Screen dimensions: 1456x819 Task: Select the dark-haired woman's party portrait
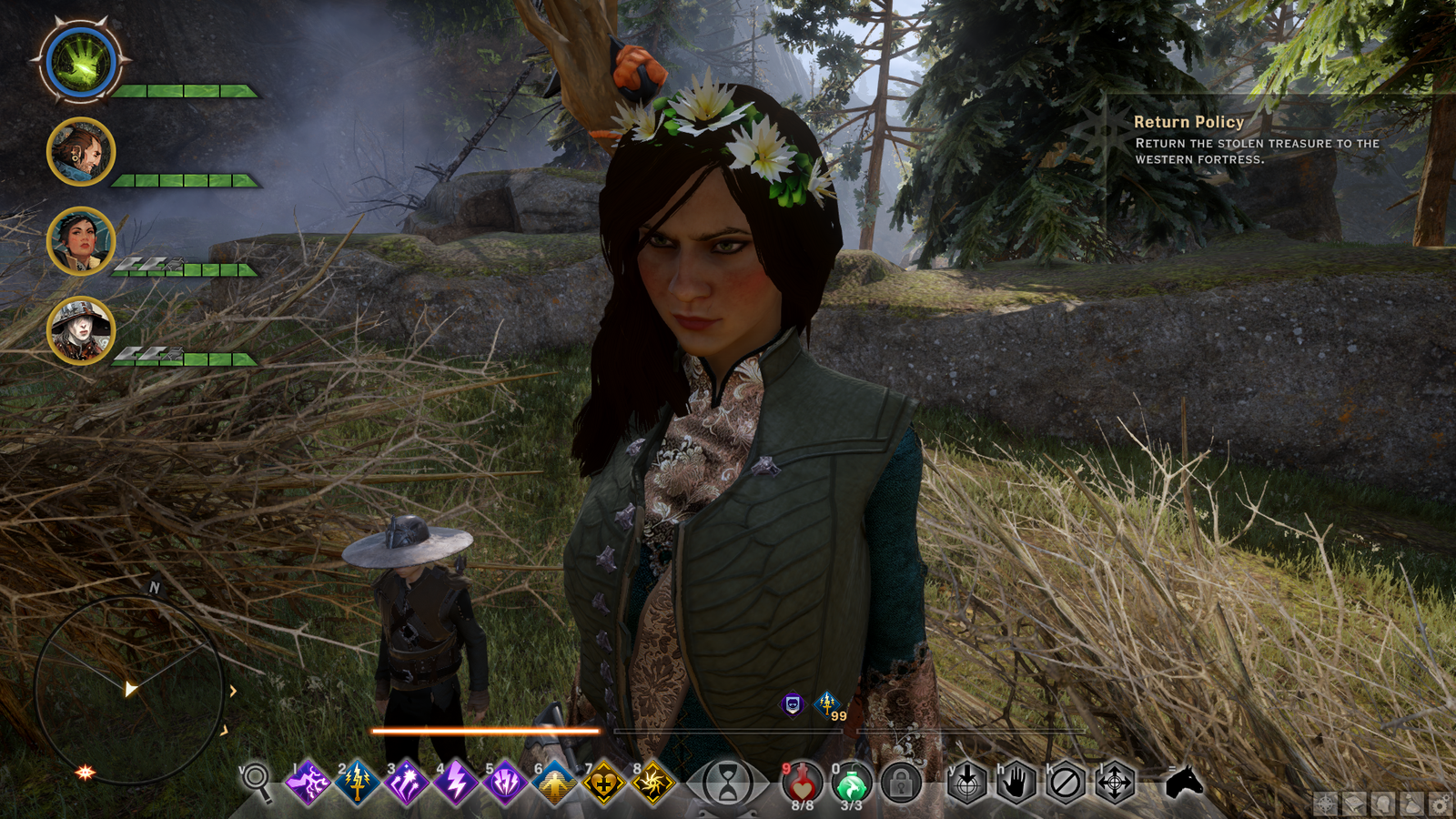tap(81, 241)
